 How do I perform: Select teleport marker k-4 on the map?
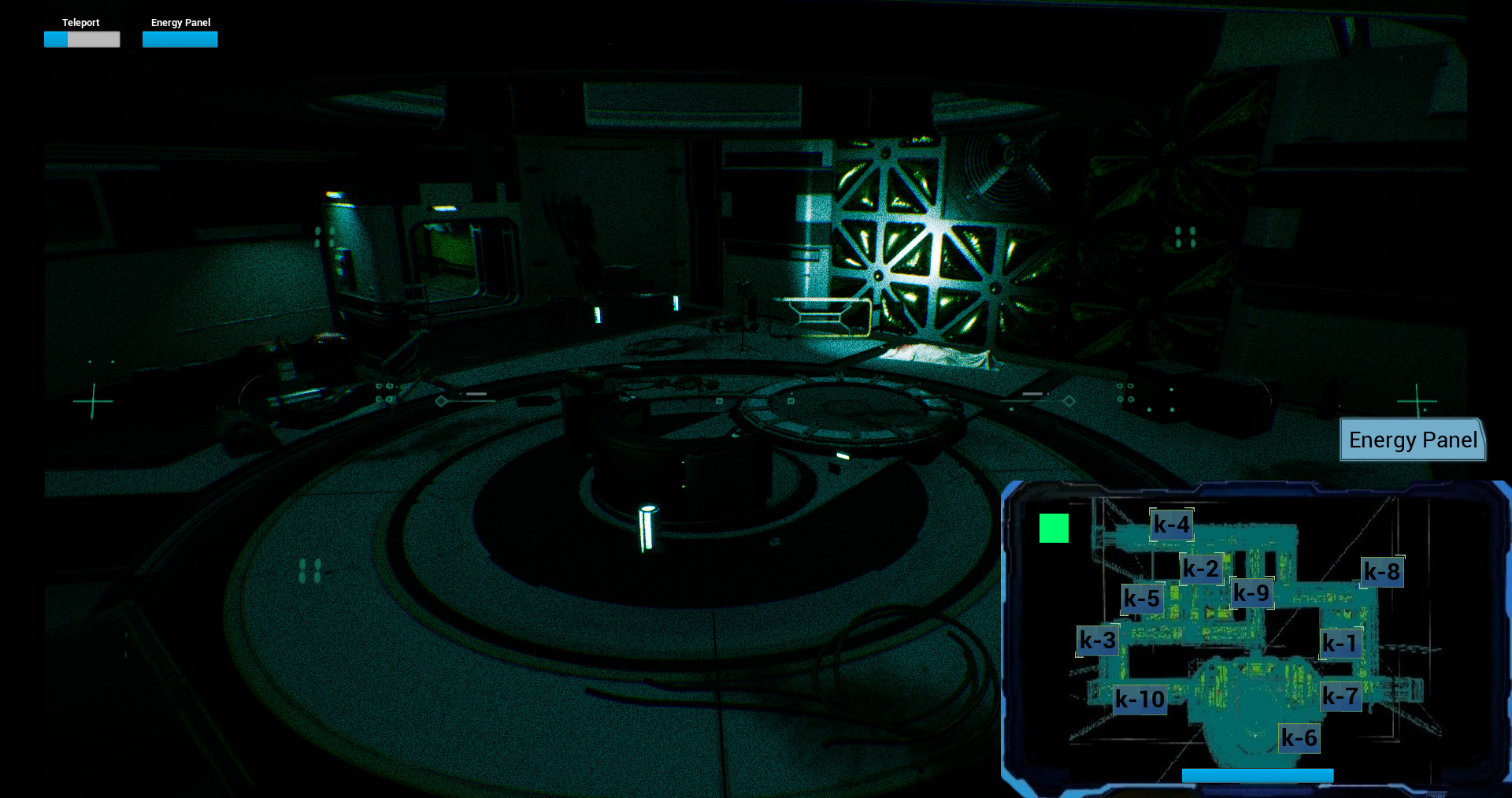pyautogui.click(x=1171, y=524)
